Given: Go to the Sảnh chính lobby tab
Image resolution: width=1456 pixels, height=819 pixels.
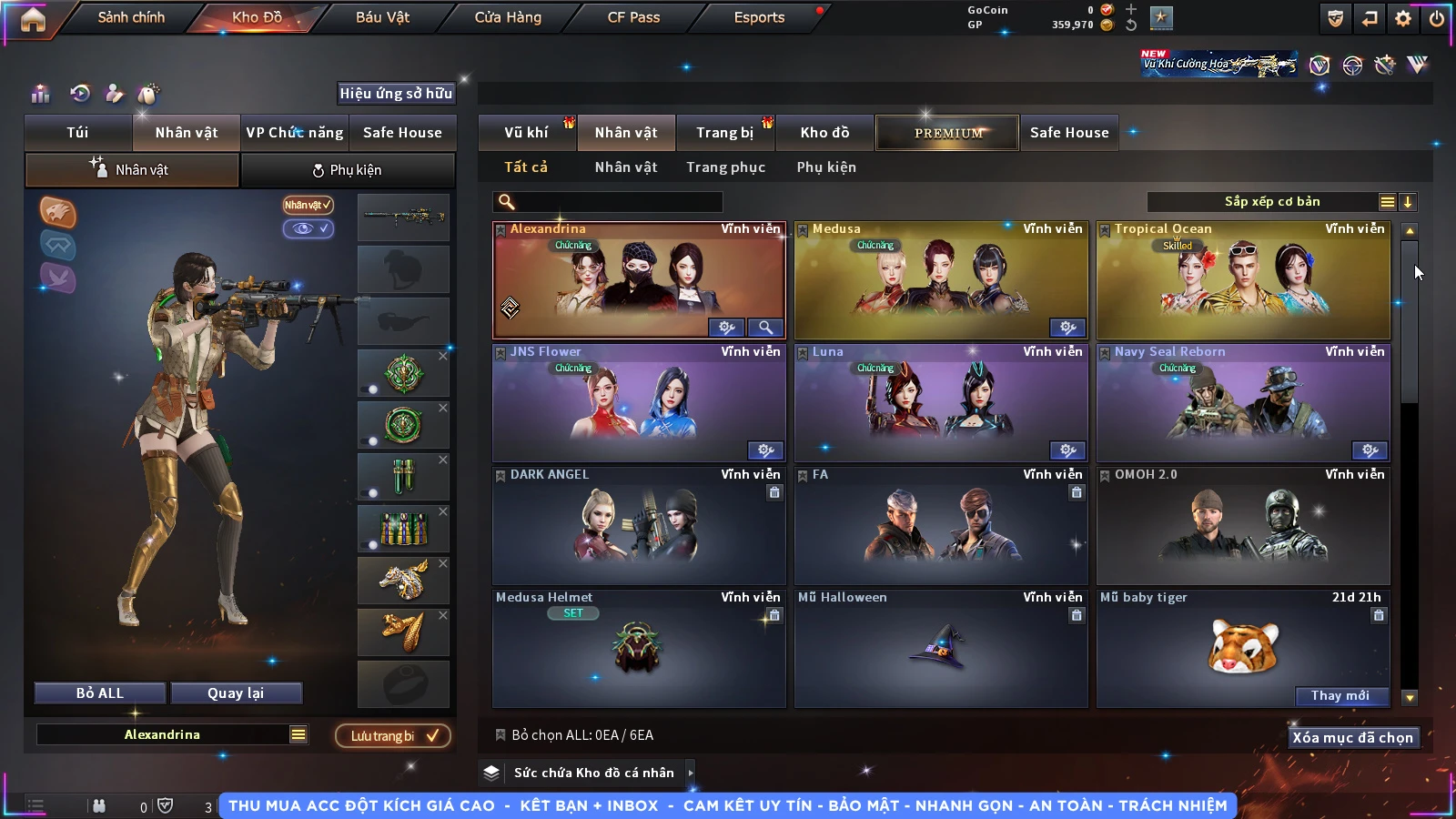Looking at the screenshot, I should coord(131,17).
